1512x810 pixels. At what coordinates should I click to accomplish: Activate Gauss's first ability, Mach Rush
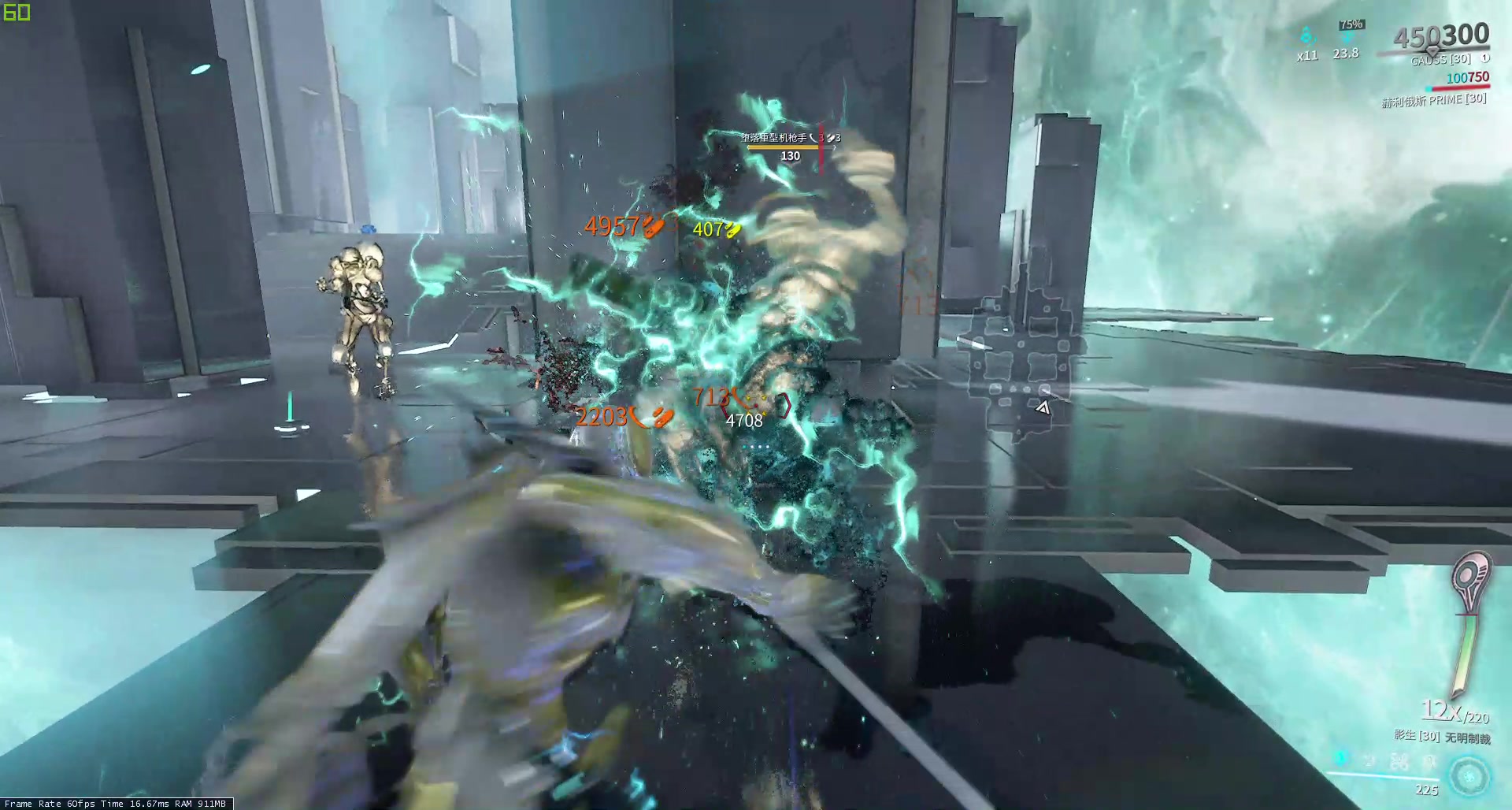tap(1341, 759)
